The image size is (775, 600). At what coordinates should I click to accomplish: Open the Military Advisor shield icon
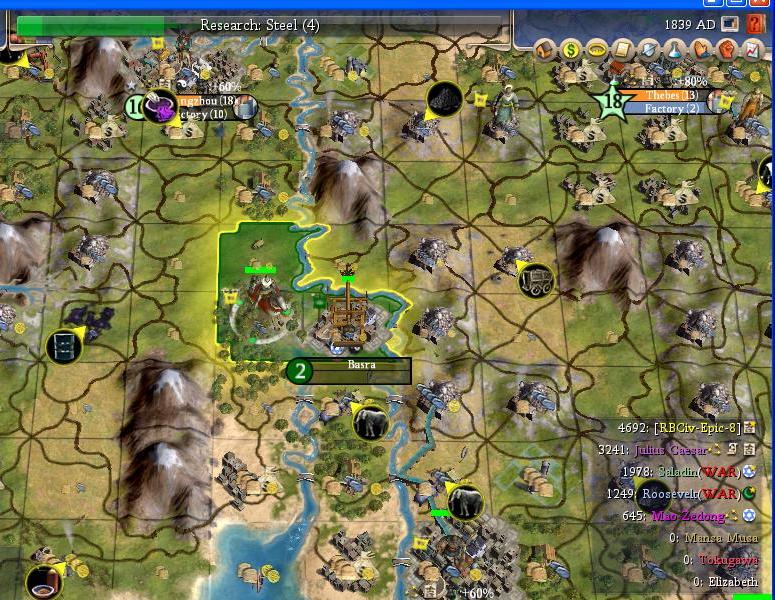tap(649, 48)
